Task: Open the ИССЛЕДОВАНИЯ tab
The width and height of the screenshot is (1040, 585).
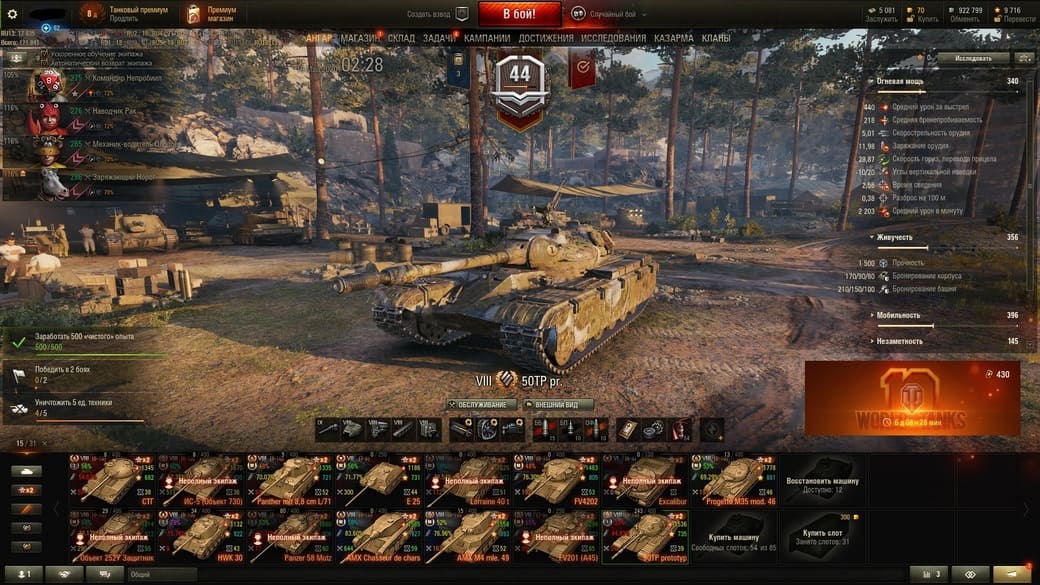Action: click(x=613, y=38)
